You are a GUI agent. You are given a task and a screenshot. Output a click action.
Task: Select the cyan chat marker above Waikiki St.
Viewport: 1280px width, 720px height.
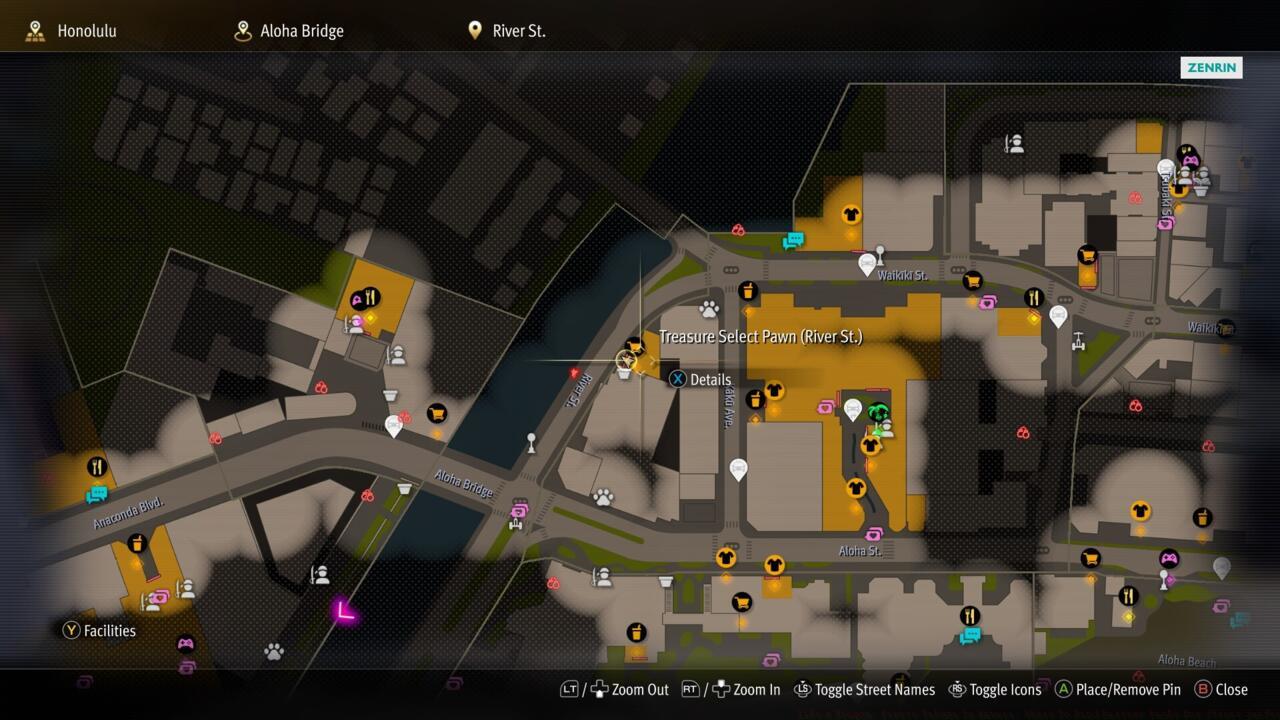pos(794,240)
